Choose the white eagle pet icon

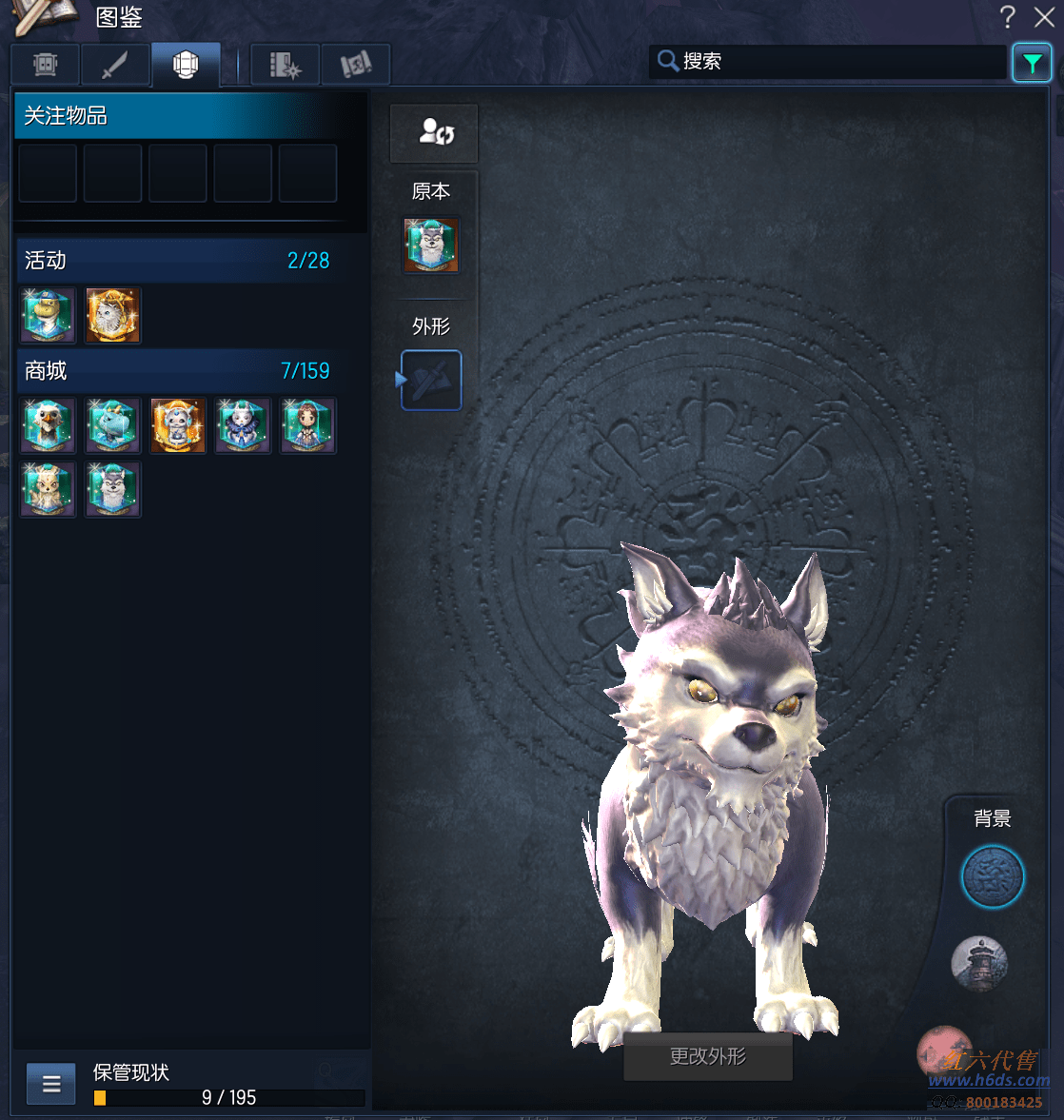(48, 425)
